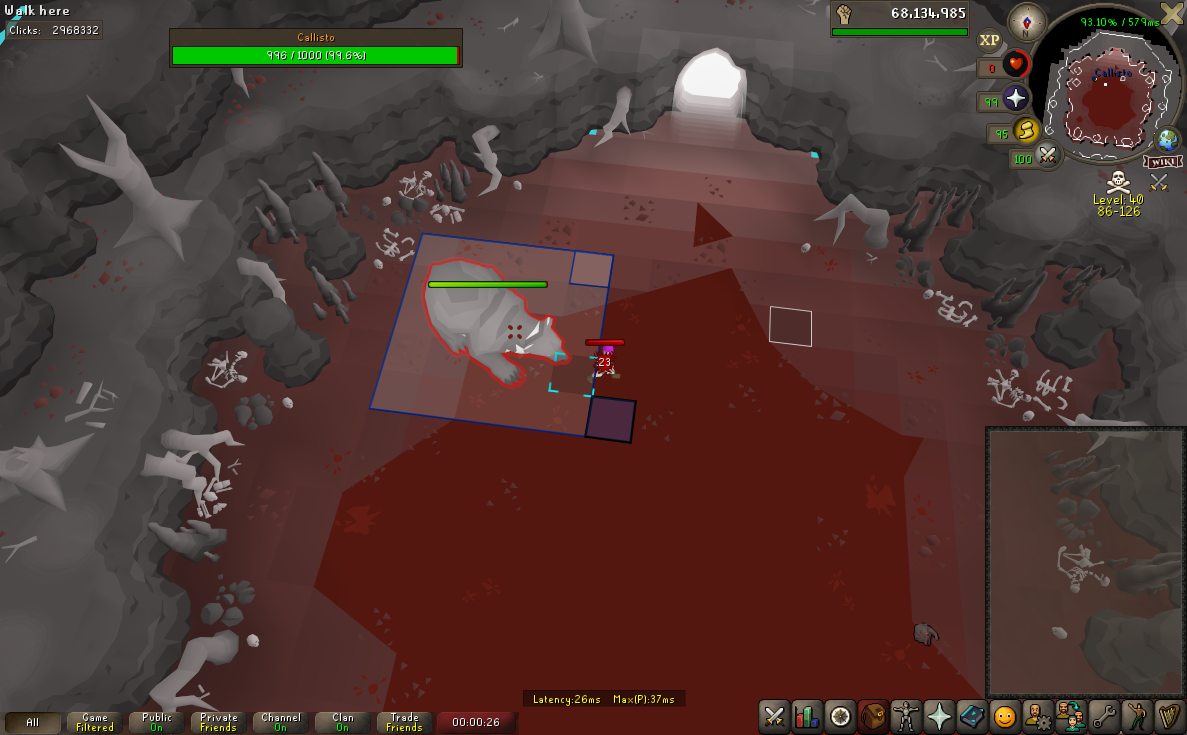Open the Inventory backpack tab
This screenshot has width=1187, height=735.
(x=873, y=716)
